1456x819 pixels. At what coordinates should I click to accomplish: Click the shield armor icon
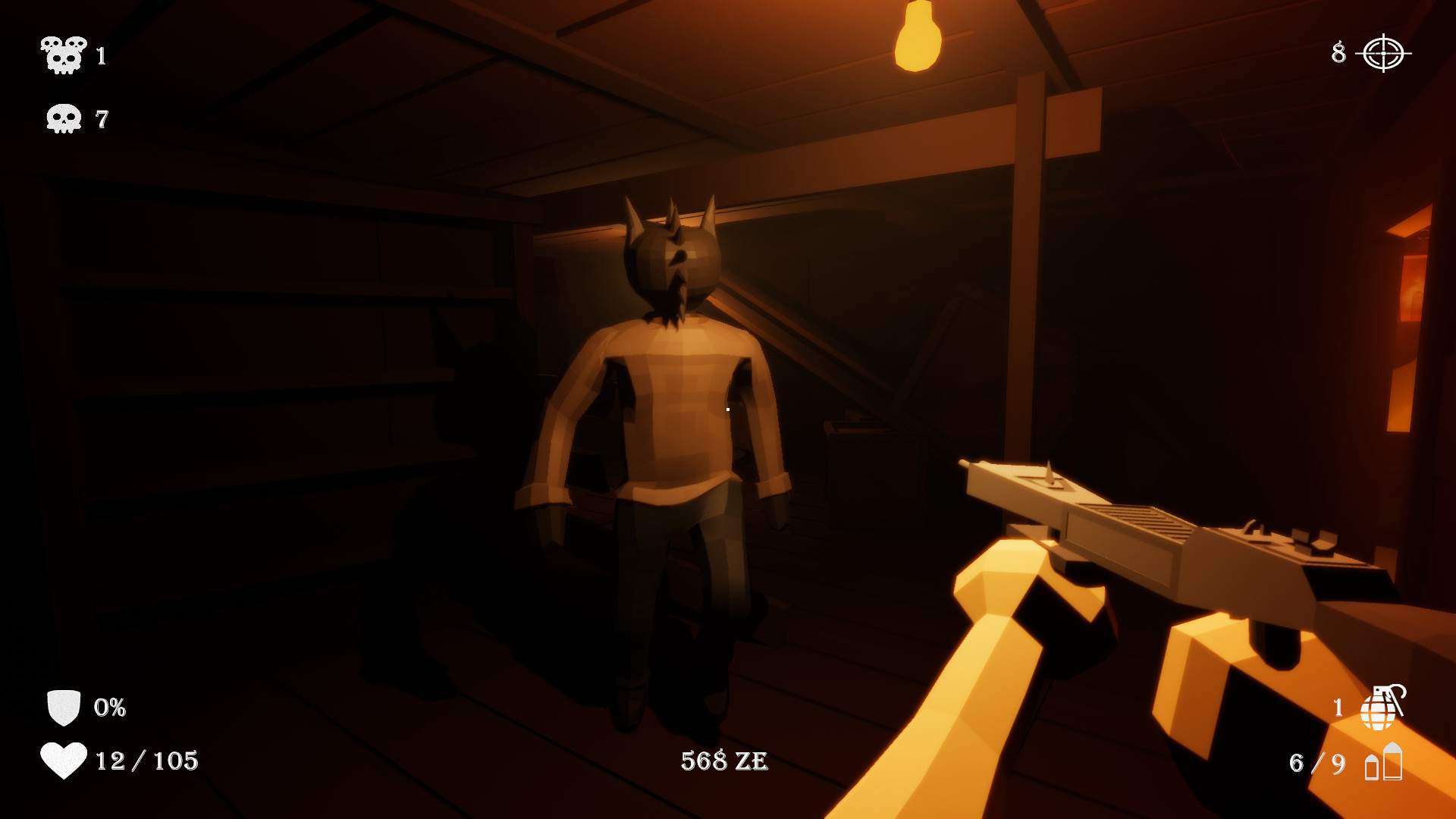point(64,708)
